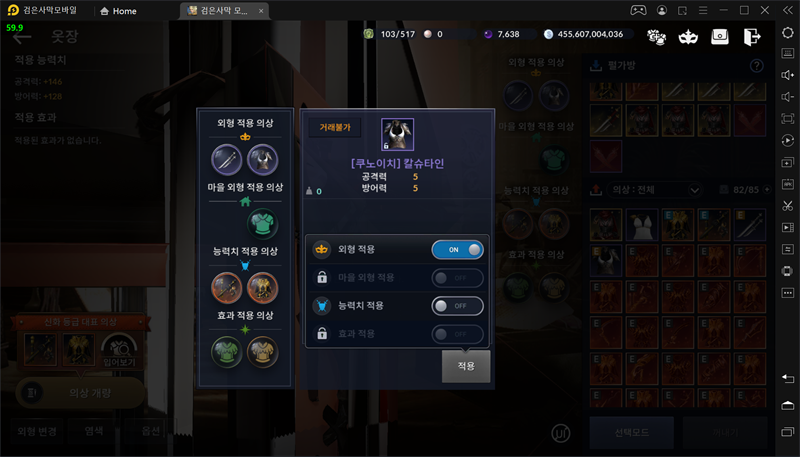Toggle the 외형 적용 switch off
Viewport: 800px width, 457px height.
tap(457, 249)
